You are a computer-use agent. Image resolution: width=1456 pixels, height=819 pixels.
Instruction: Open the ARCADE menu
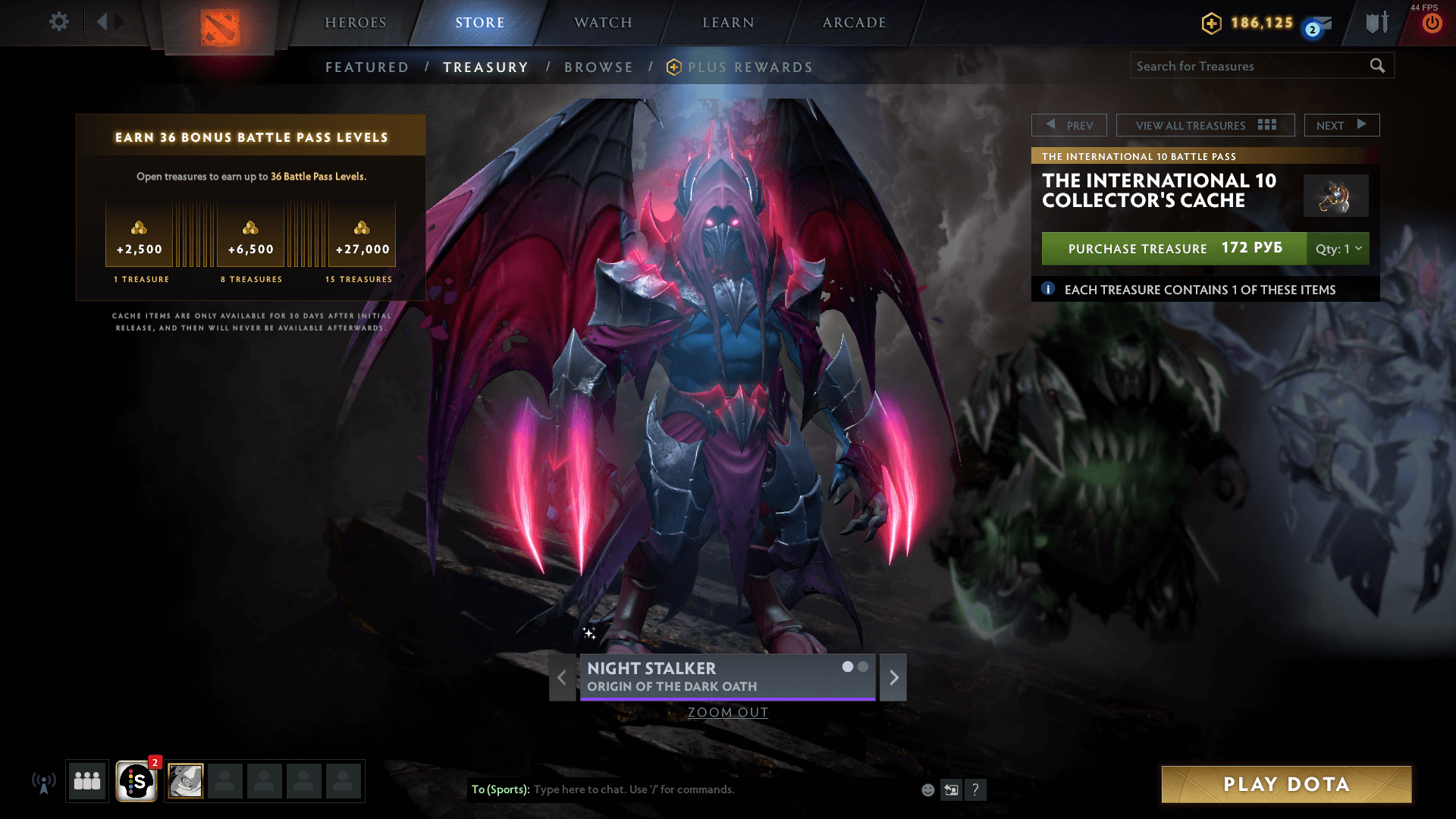pos(853,23)
